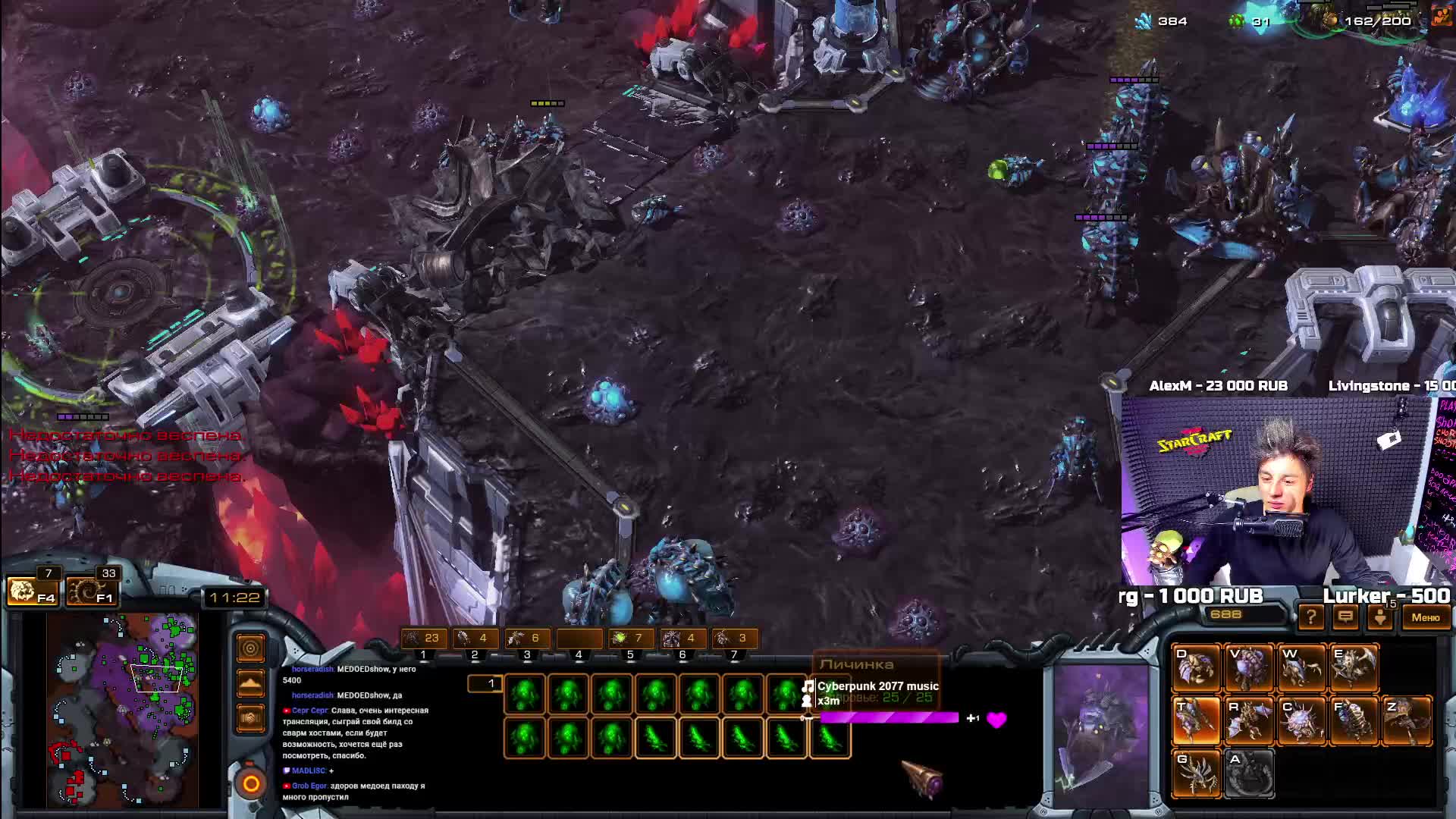The height and width of the screenshot is (819, 1456).
Task: Select the first larva in selection panel
Action: pos(525,695)
